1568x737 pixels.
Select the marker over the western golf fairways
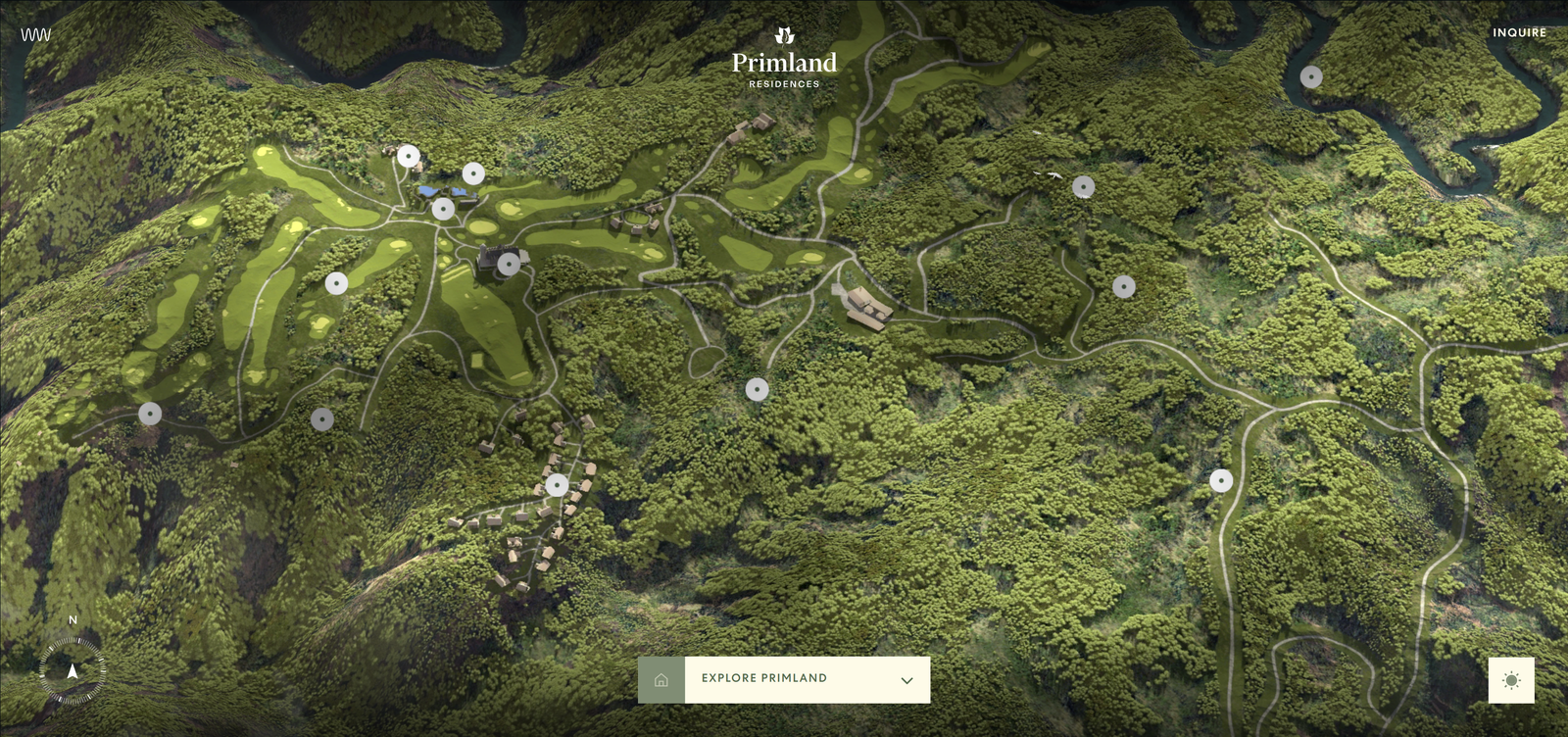tap(336, 281)
